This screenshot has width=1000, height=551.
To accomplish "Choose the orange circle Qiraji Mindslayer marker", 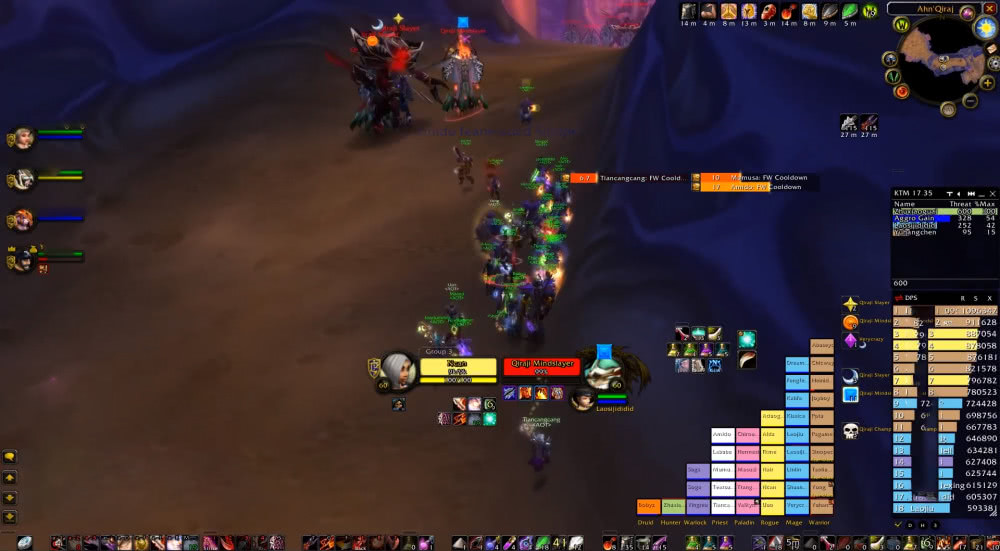I will point(850,322).
